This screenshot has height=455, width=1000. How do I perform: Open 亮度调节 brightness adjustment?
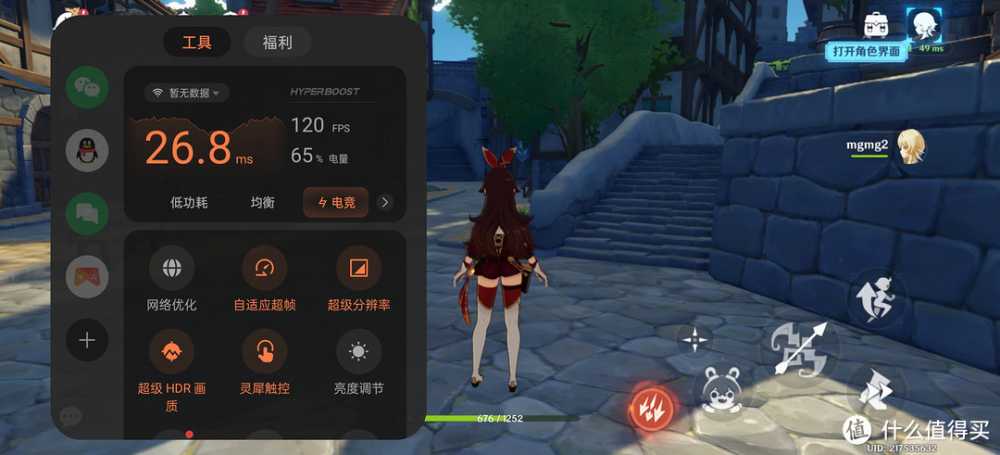click(358, 352)
